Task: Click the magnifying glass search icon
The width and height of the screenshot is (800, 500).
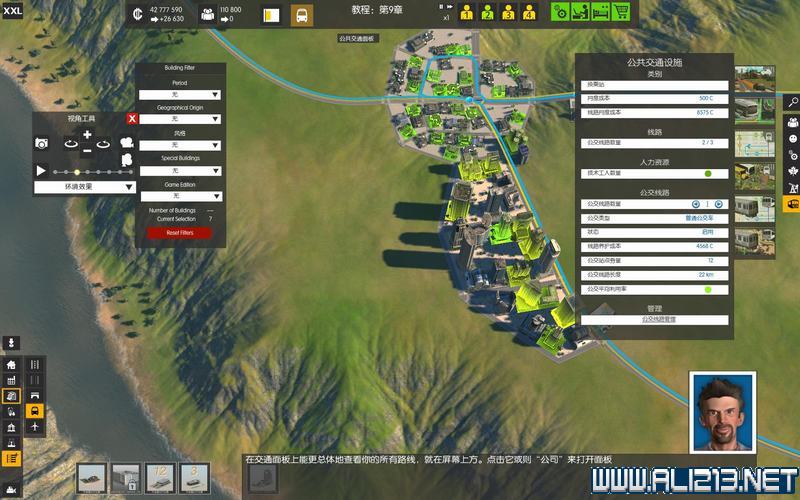Action: point(792,102)
